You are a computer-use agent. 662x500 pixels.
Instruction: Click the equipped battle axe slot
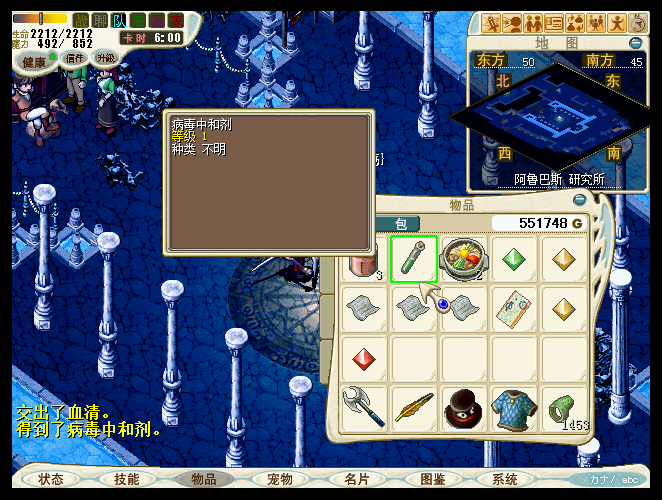tap(364, 408)
